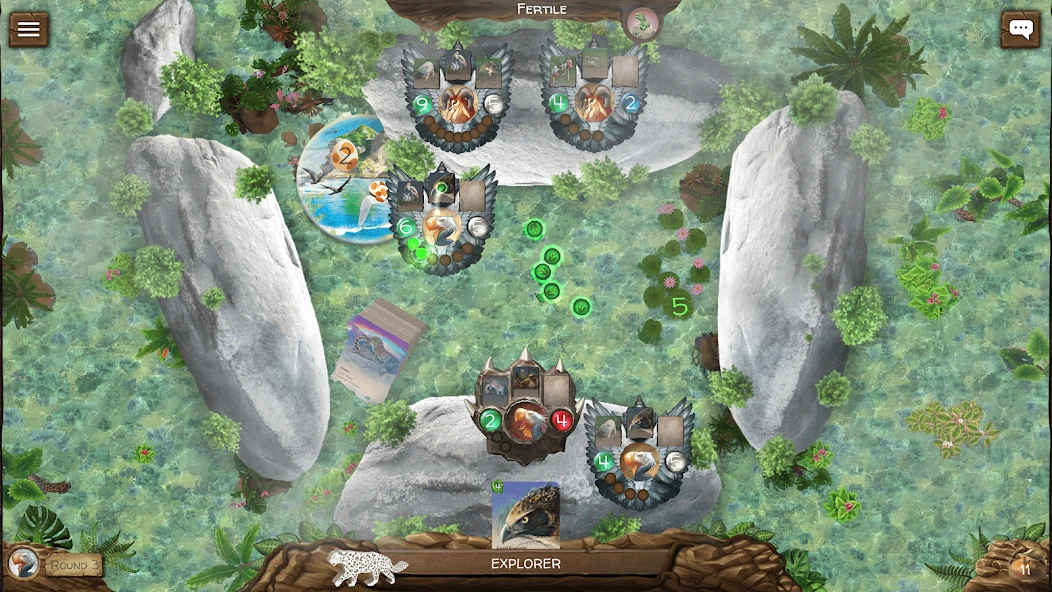
Task: Open the hamburger menu
Action: tap(28, 28)
